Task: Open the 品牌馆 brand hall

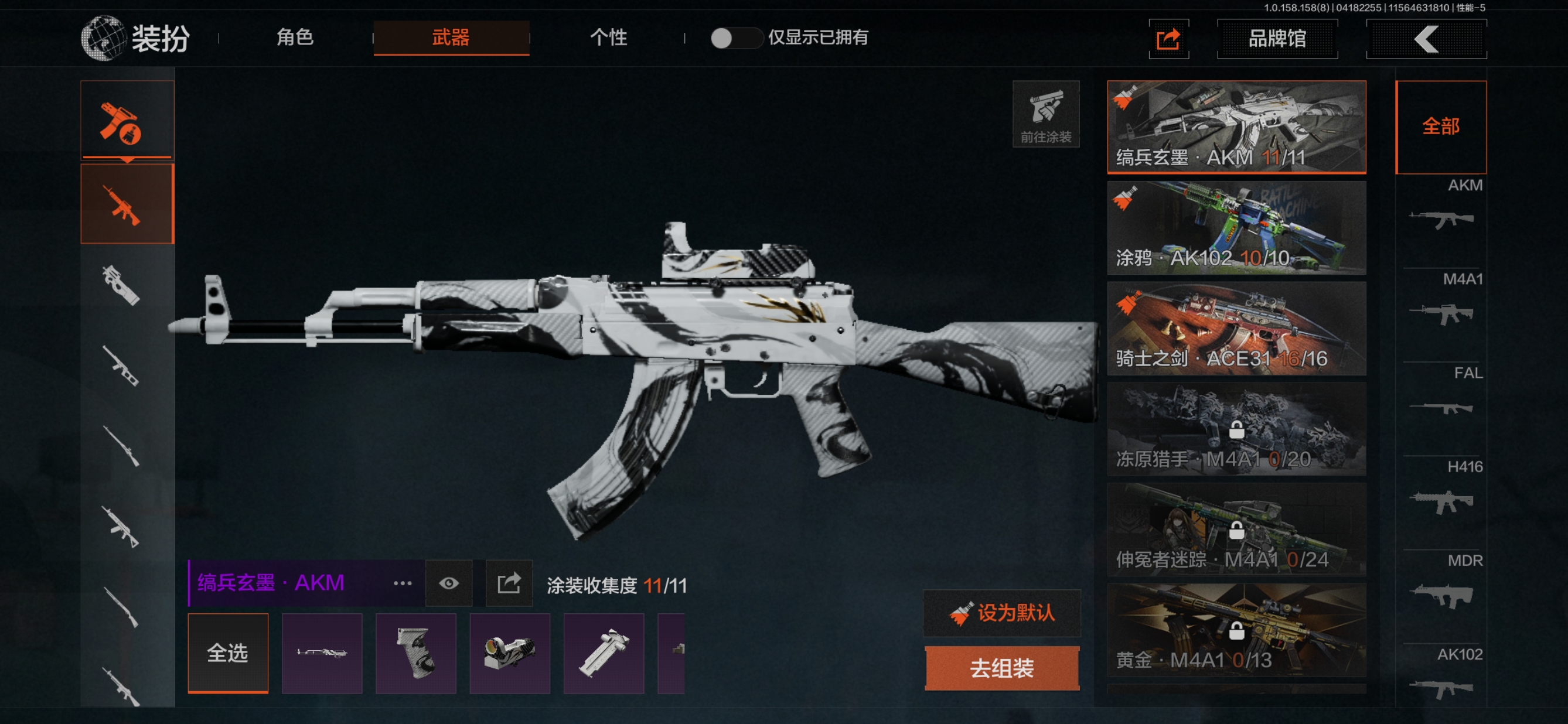Action: pyautogui.click(x=1276, y=39)
